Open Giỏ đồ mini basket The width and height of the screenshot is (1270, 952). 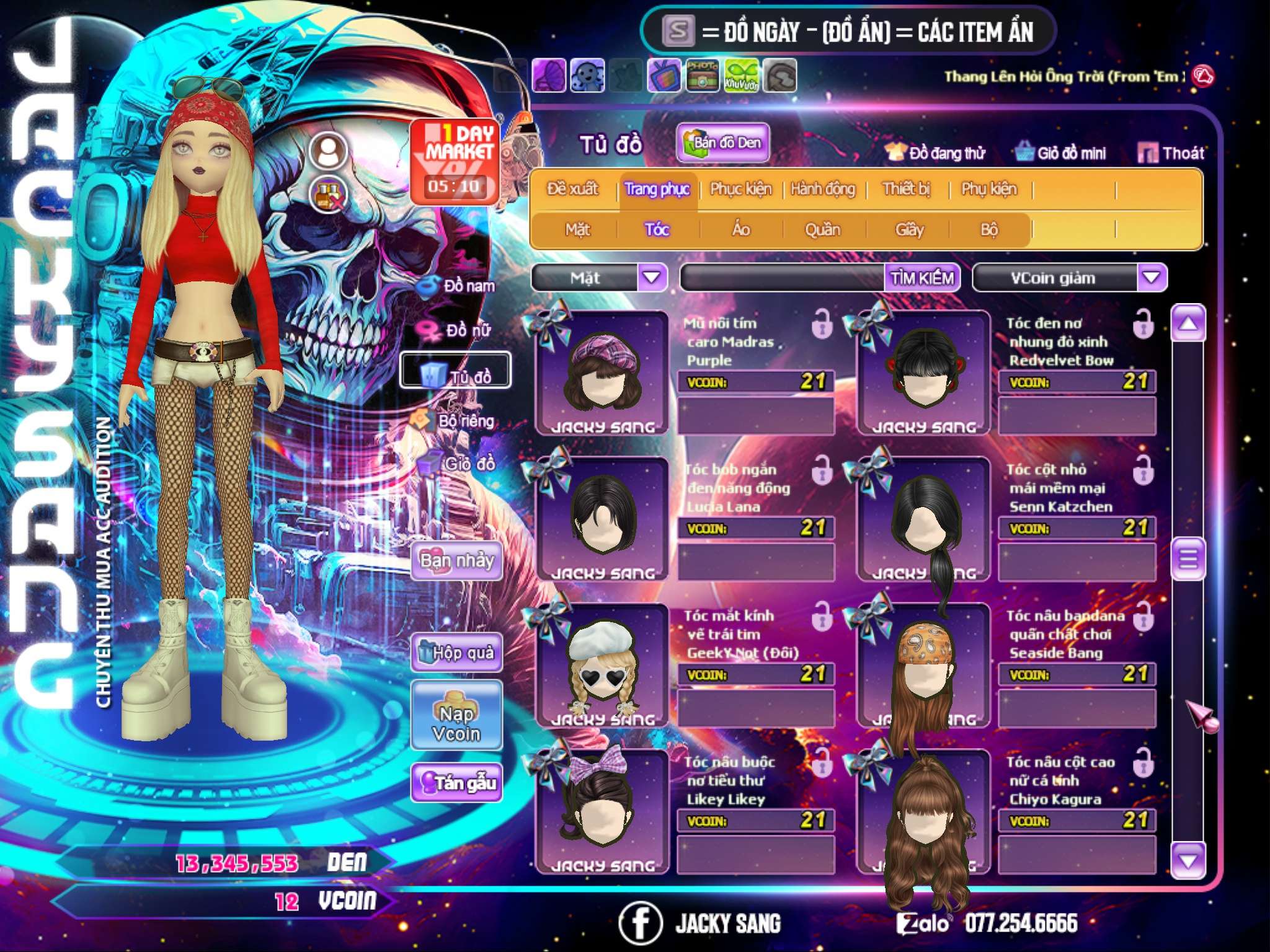(1060, 152)
